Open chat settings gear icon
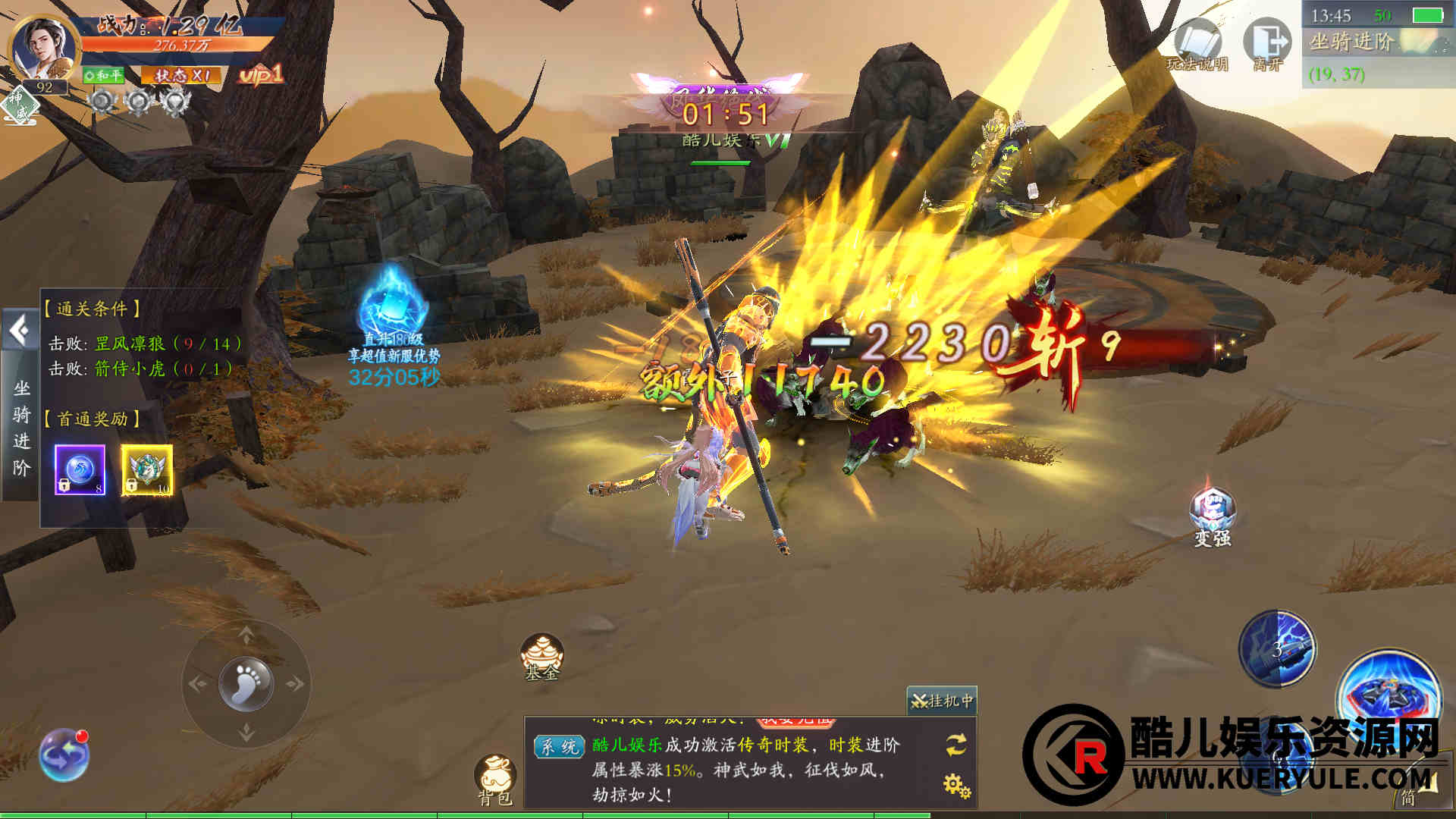This screenshot has width=1456, height=819. point(956,785)
